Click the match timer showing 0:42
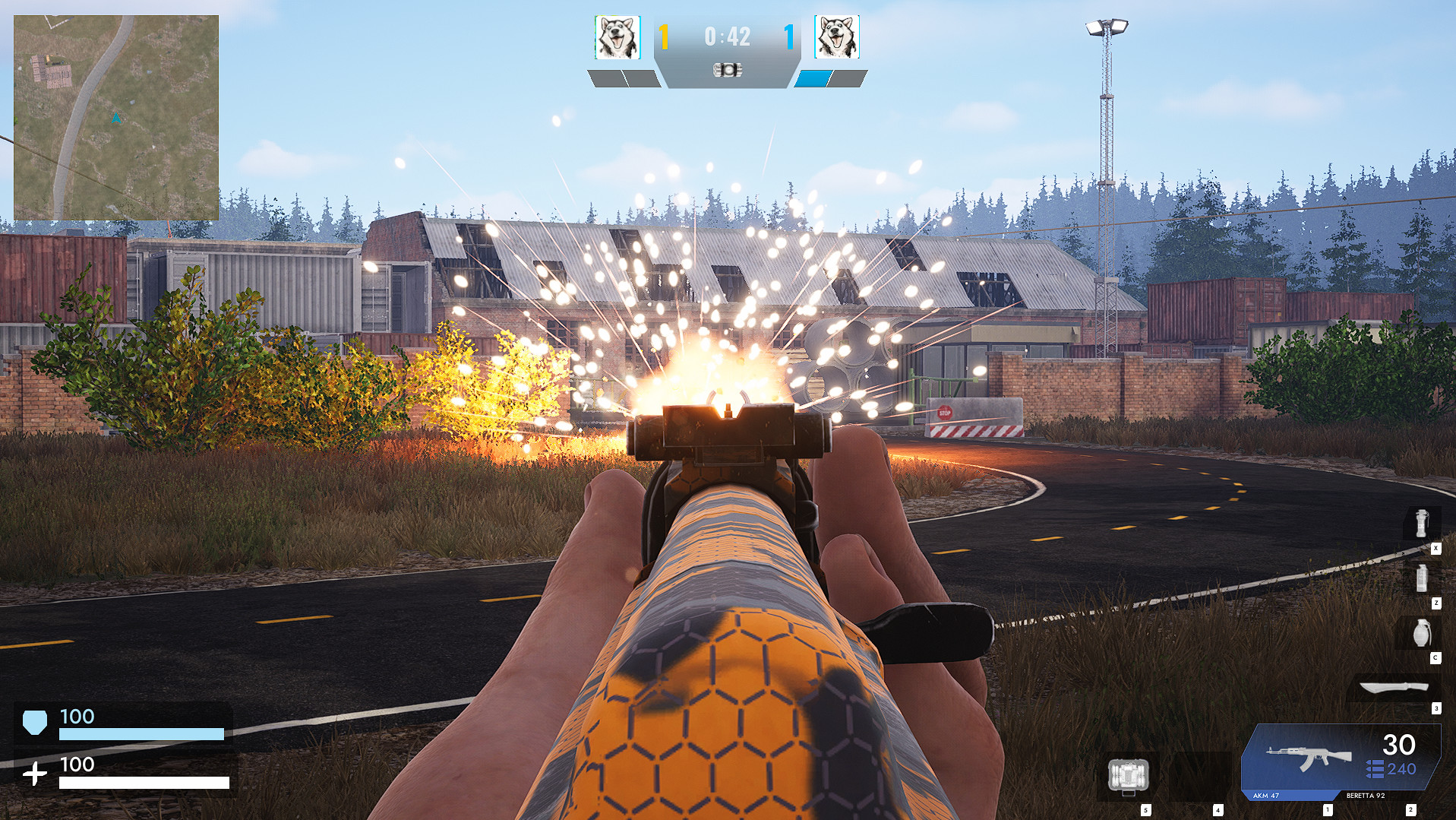The height and width of the screenshot is (820, 1456). [x=727, y=36]
